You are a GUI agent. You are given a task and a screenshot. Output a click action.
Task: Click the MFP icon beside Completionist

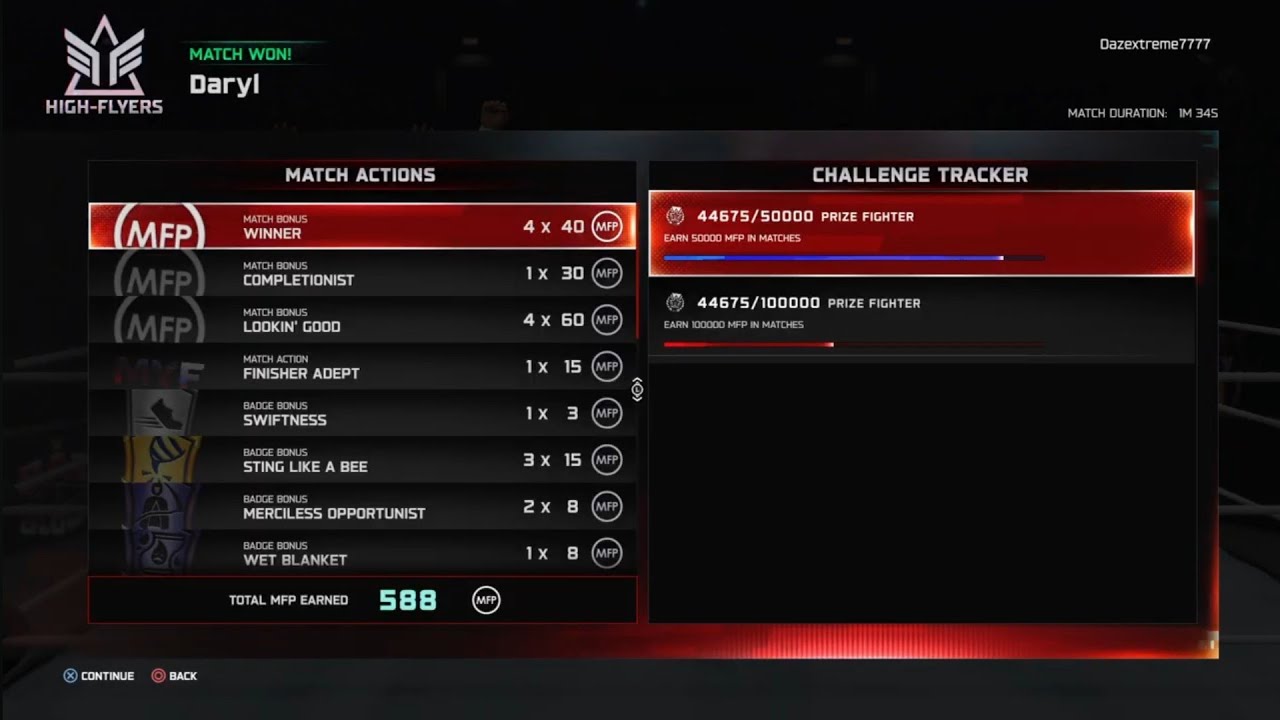click(607, 272)
